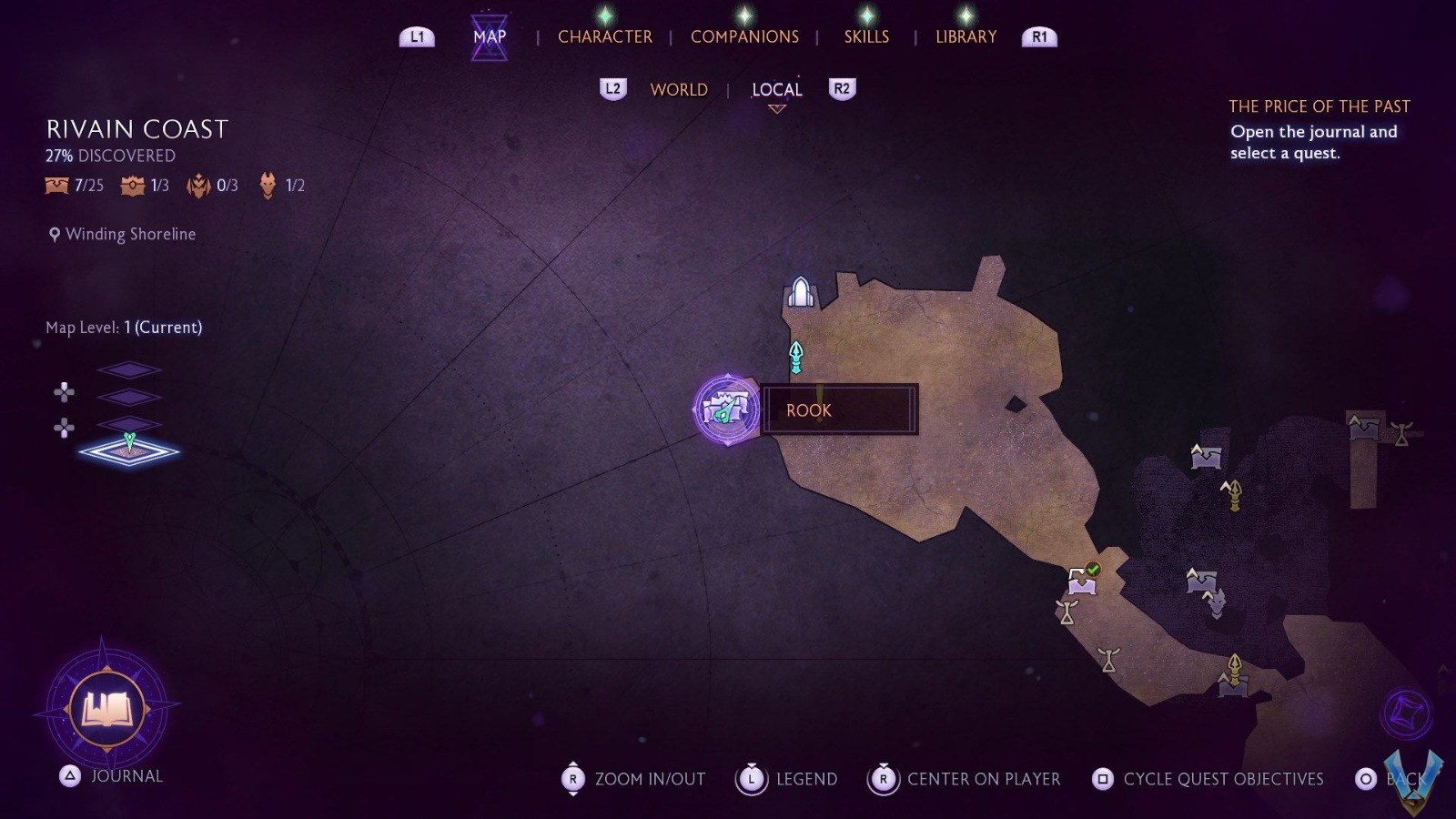Select the Map tab

click(x=490, y=36)
